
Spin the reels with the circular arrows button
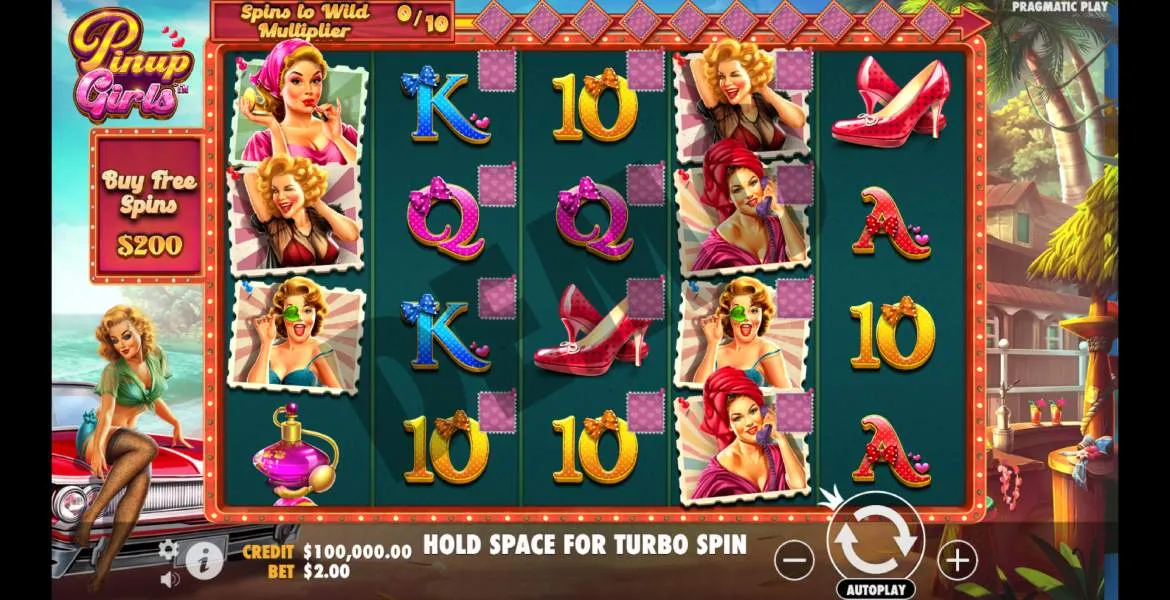point(875,540)
